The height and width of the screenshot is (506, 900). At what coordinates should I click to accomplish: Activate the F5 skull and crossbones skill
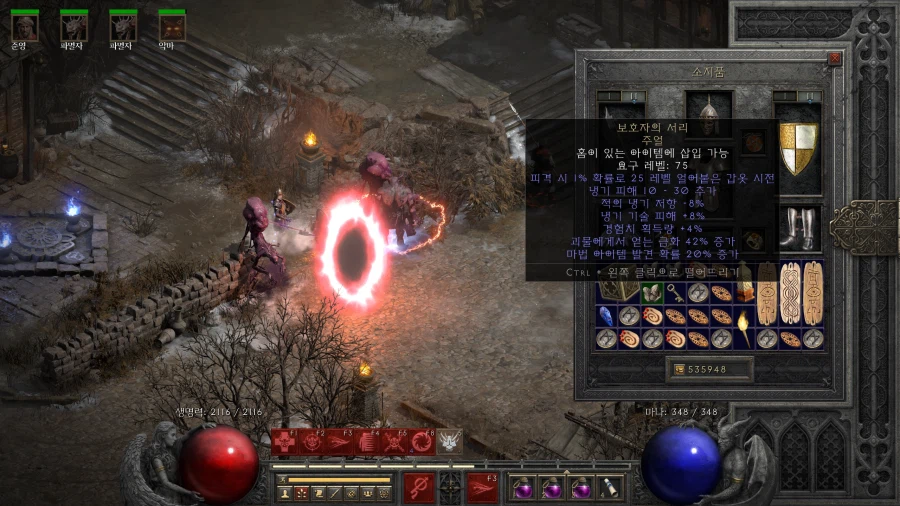tap(394, 441)
